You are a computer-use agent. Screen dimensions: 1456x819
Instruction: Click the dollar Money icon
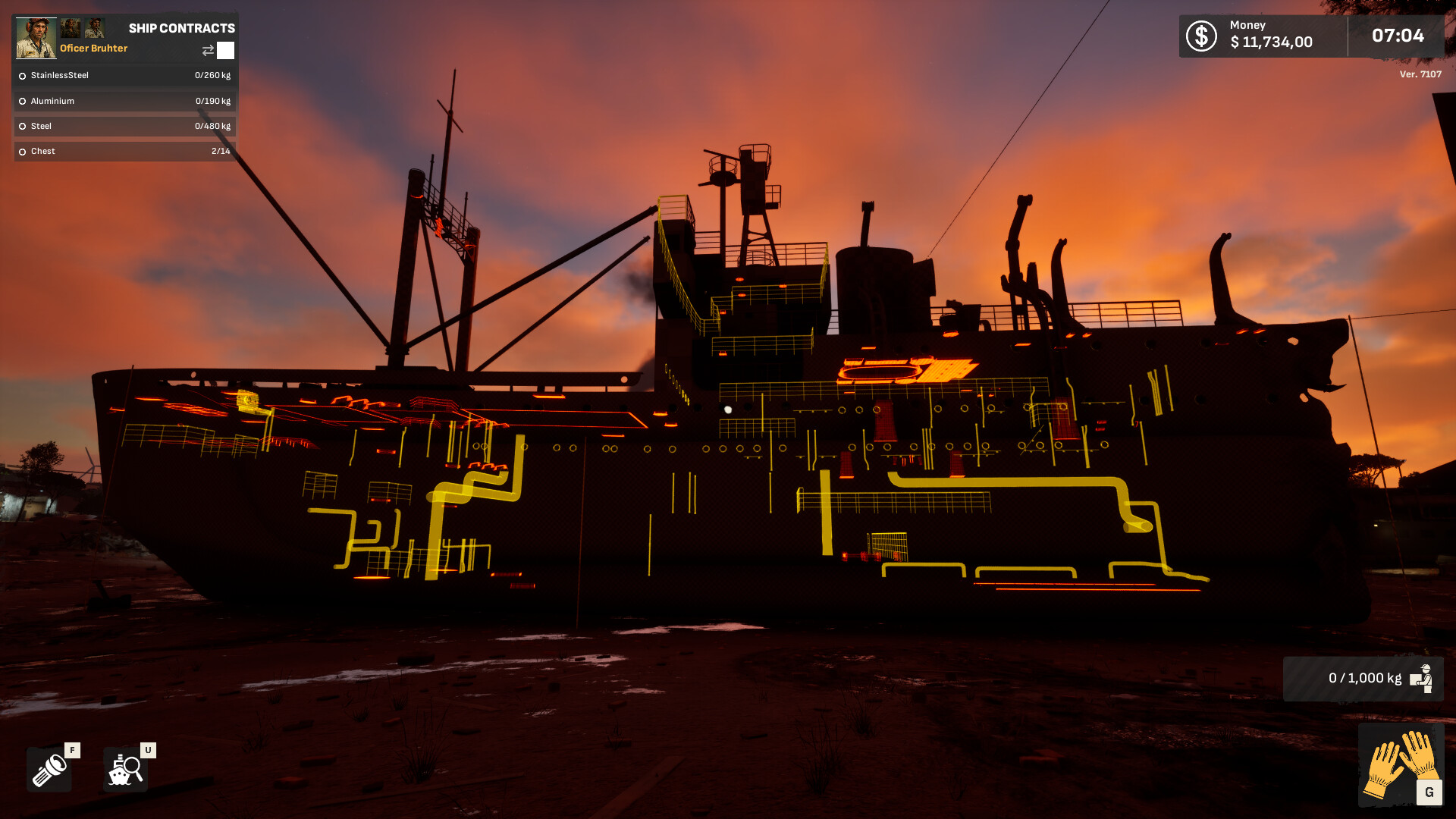pyautogui.click(x=1200, y=35)
